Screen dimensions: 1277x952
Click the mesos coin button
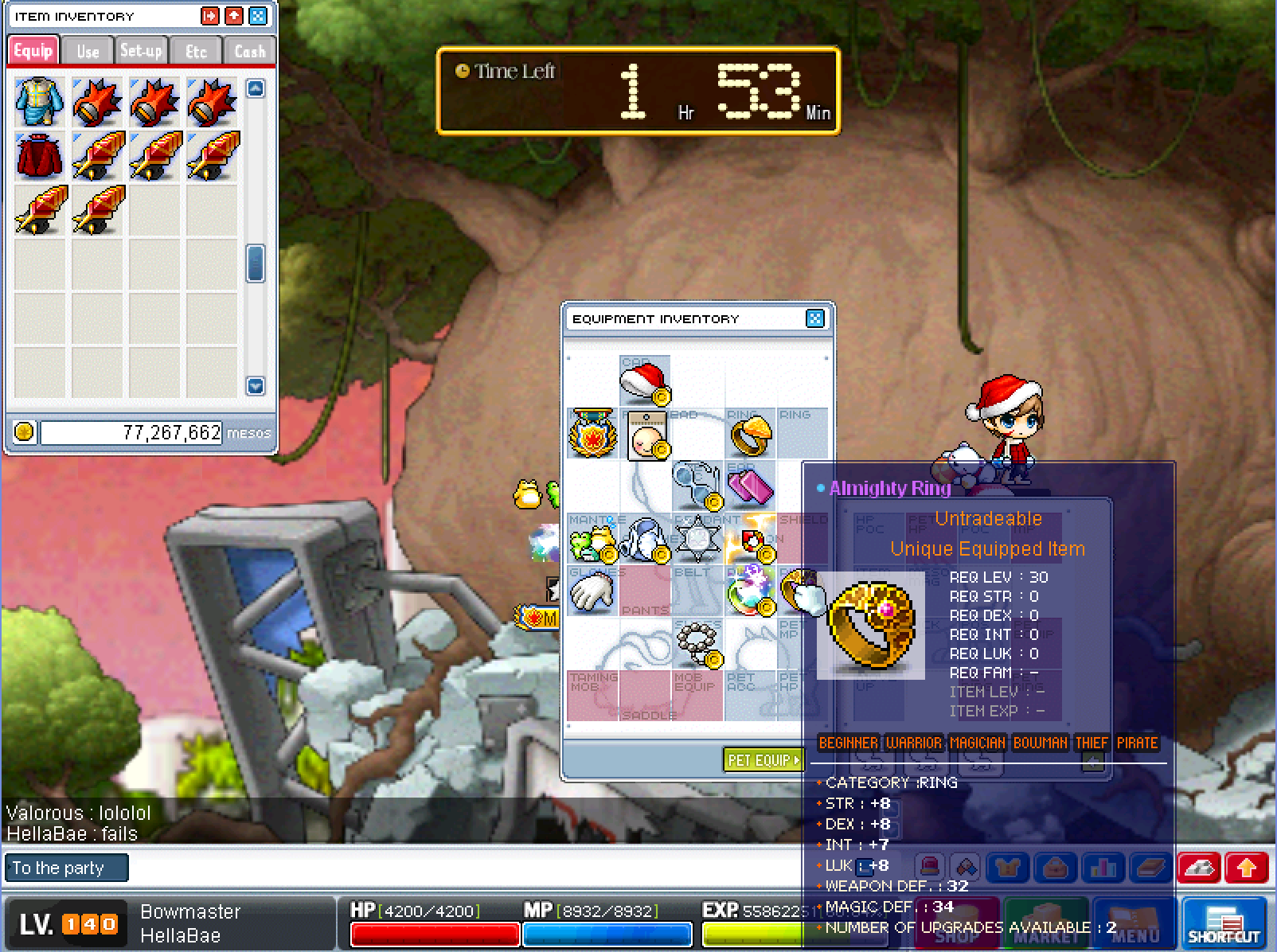[x=25, y=432]
